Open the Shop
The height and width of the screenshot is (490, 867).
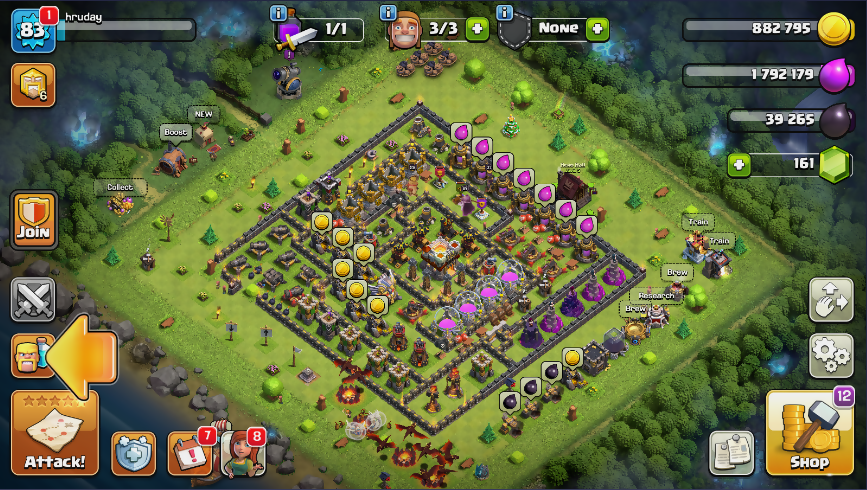tap(809, 432)
